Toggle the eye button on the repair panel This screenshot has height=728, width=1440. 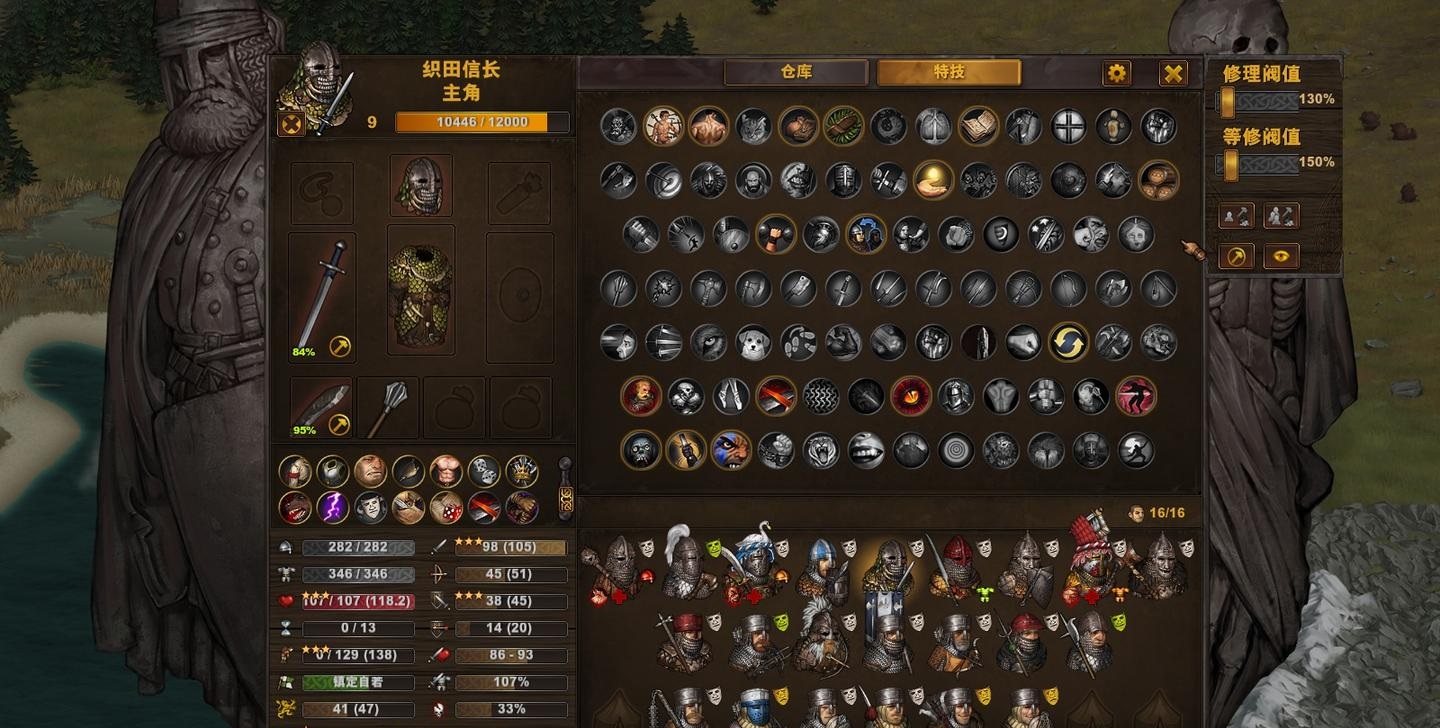pos(1280,256)
